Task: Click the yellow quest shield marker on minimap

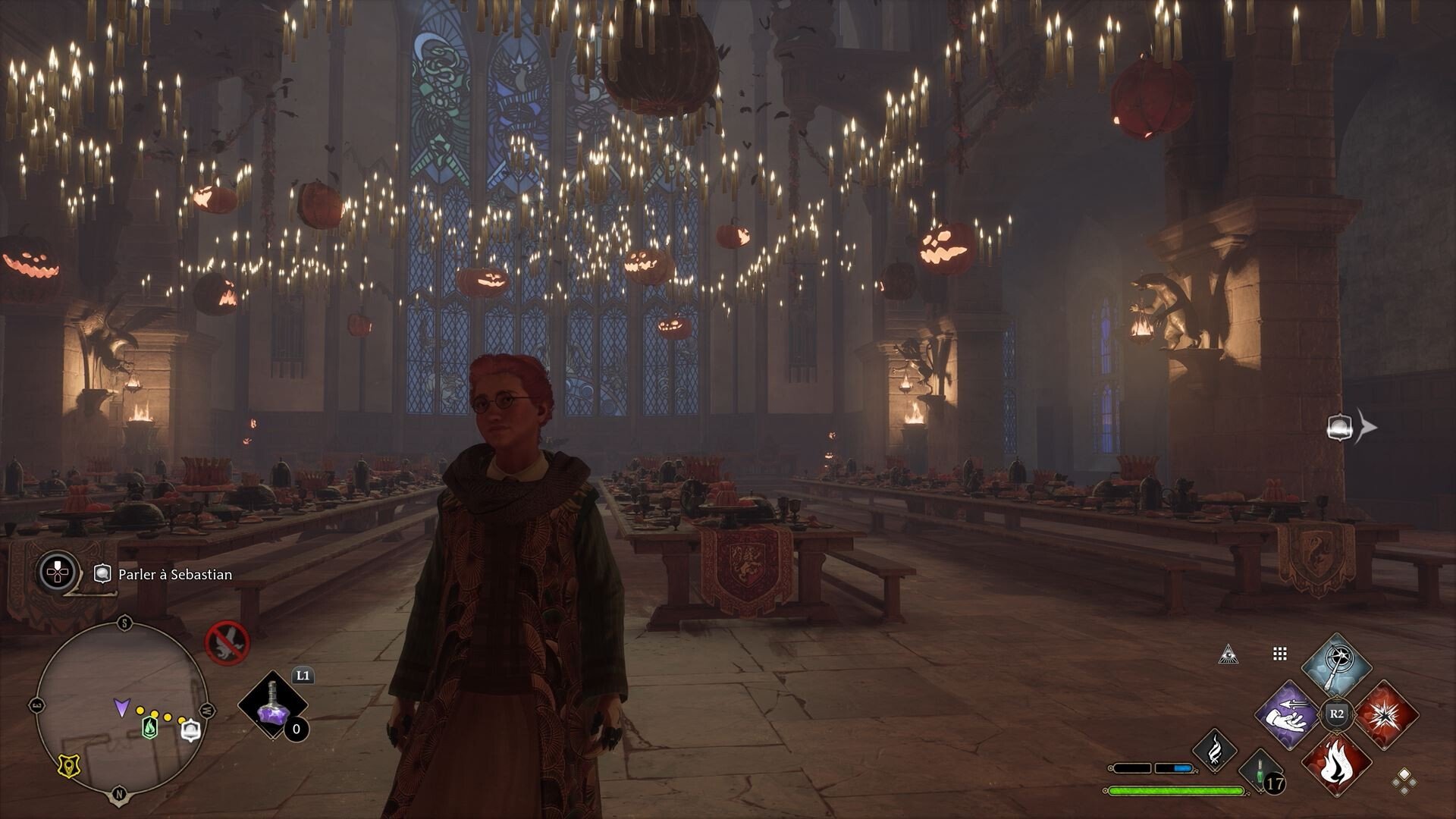Action: (68, 767)
